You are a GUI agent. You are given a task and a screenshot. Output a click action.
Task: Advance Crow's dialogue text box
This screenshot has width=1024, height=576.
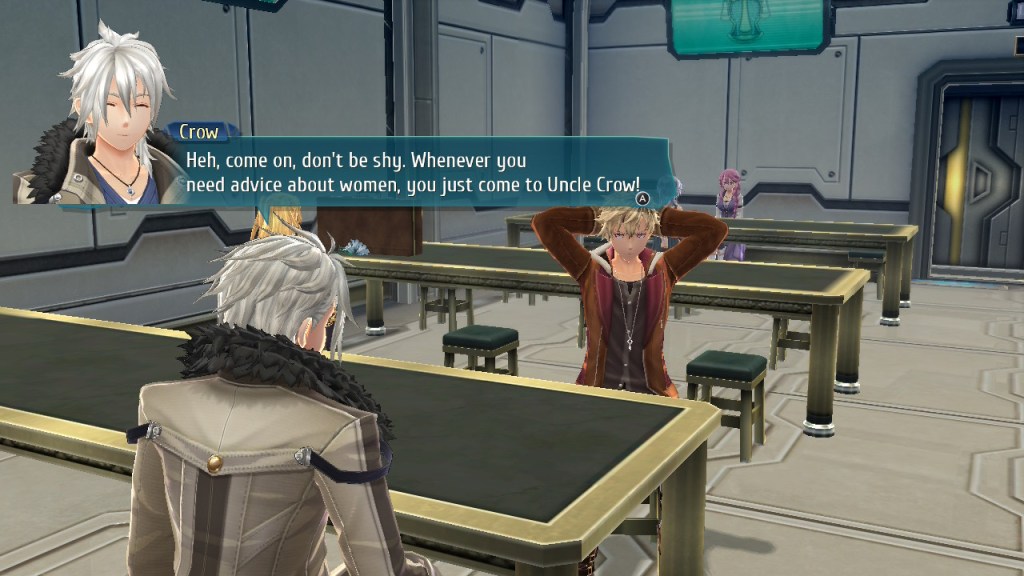tap(645, 199)
